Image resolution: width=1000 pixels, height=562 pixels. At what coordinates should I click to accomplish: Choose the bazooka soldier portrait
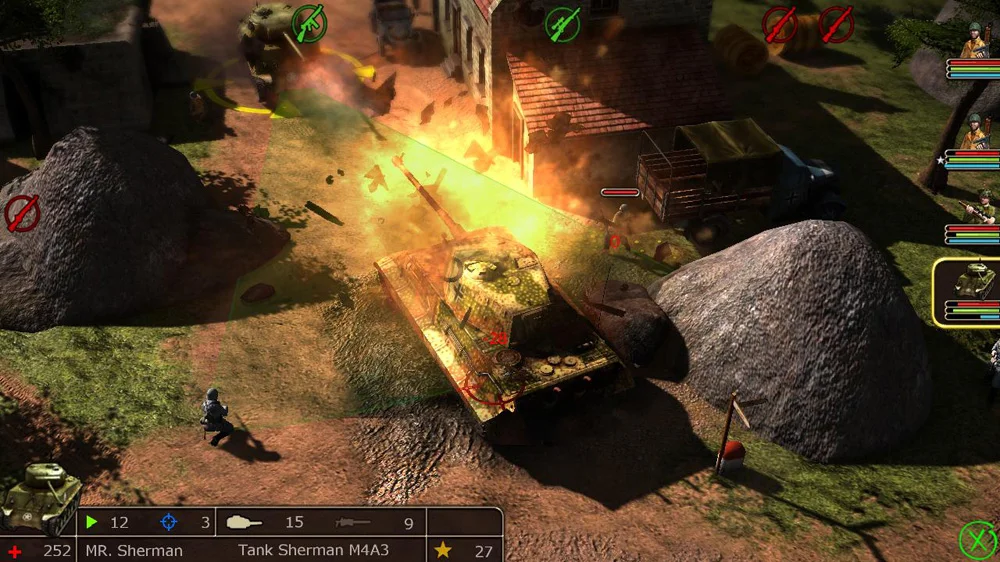pyautogui.click(x=978, y=206)
